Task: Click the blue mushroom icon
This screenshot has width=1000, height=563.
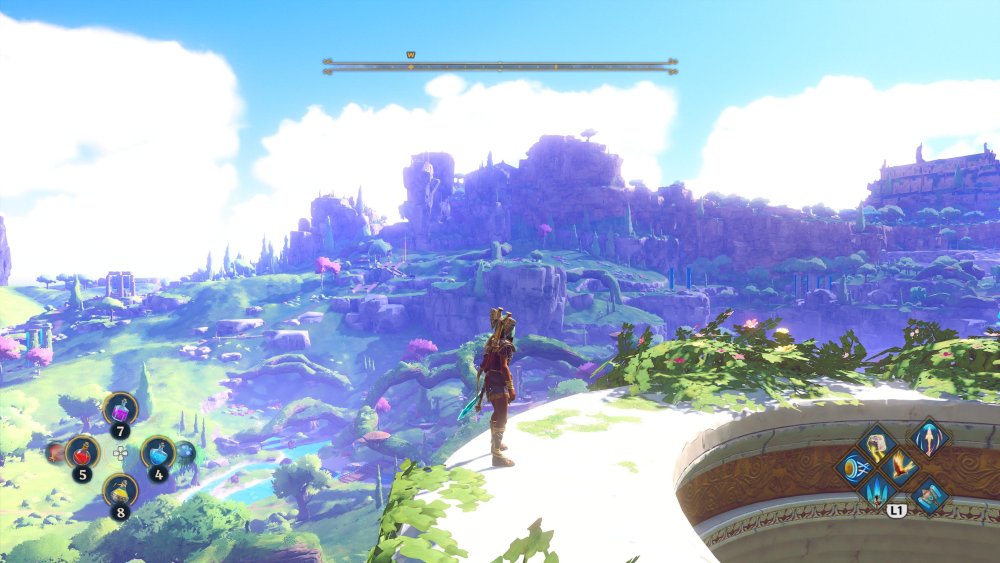Action: pos(186,452)
